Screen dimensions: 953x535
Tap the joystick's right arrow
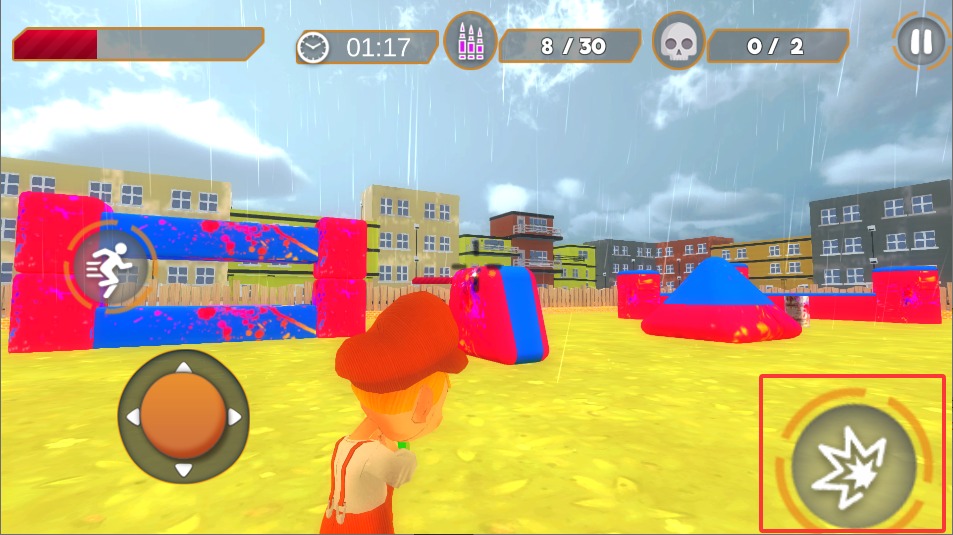point(235,416)
